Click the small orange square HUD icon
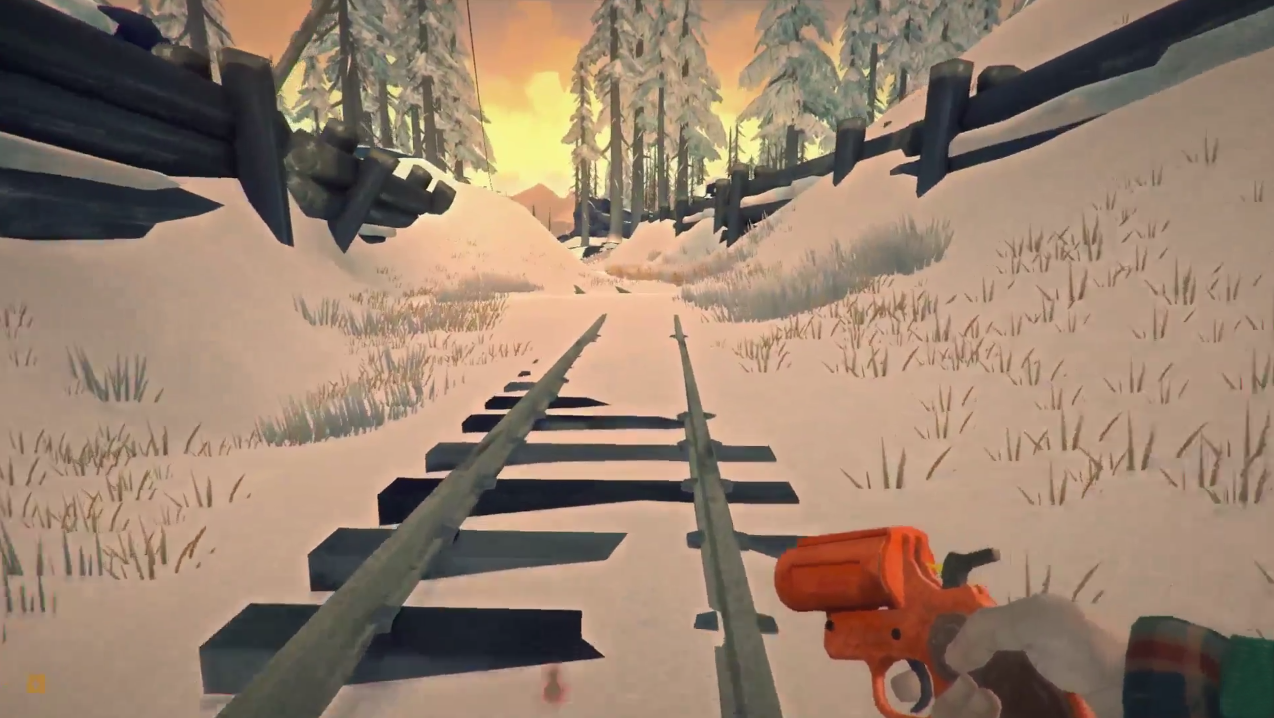Image resolution: width=1274 pixels, height=718 pixels. pyautogui.click(x=36, y=684)
